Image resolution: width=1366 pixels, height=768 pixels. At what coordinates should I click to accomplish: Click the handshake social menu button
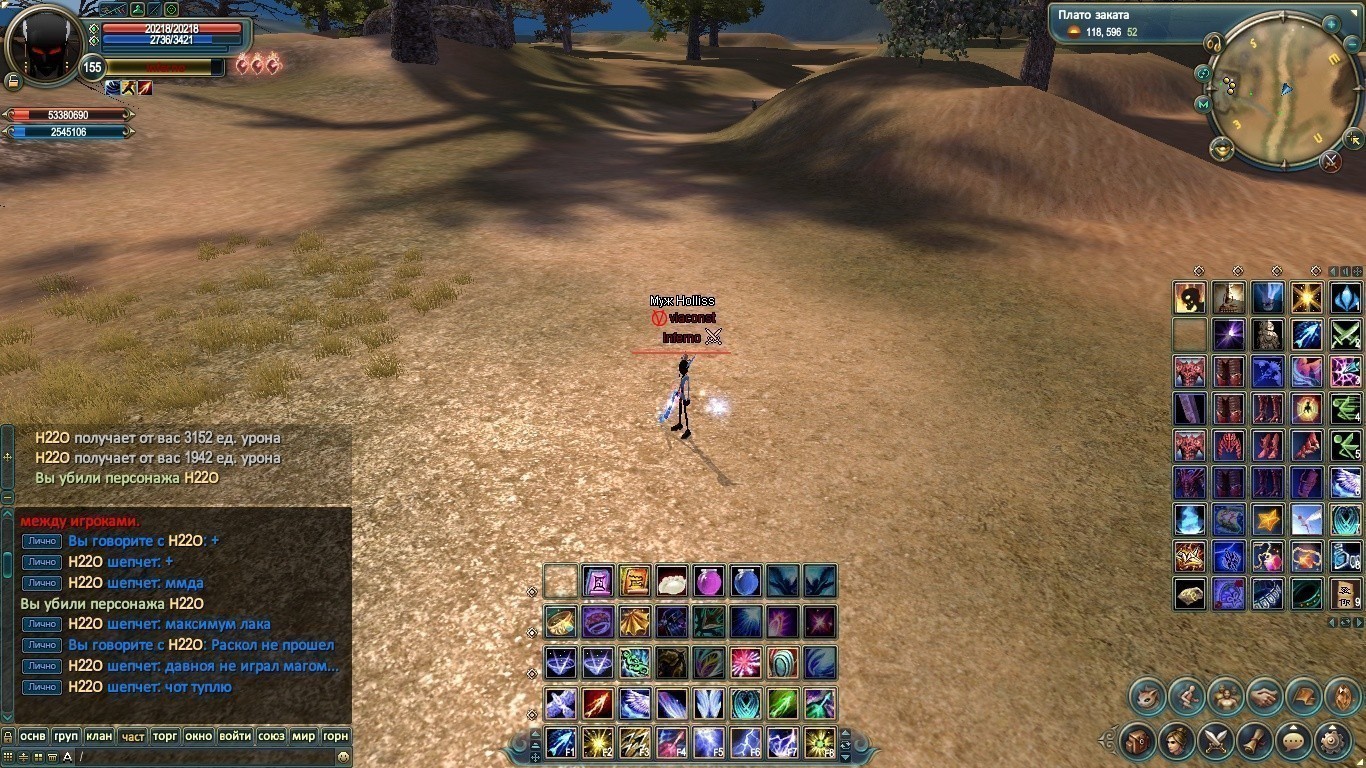coord(1265,696)
